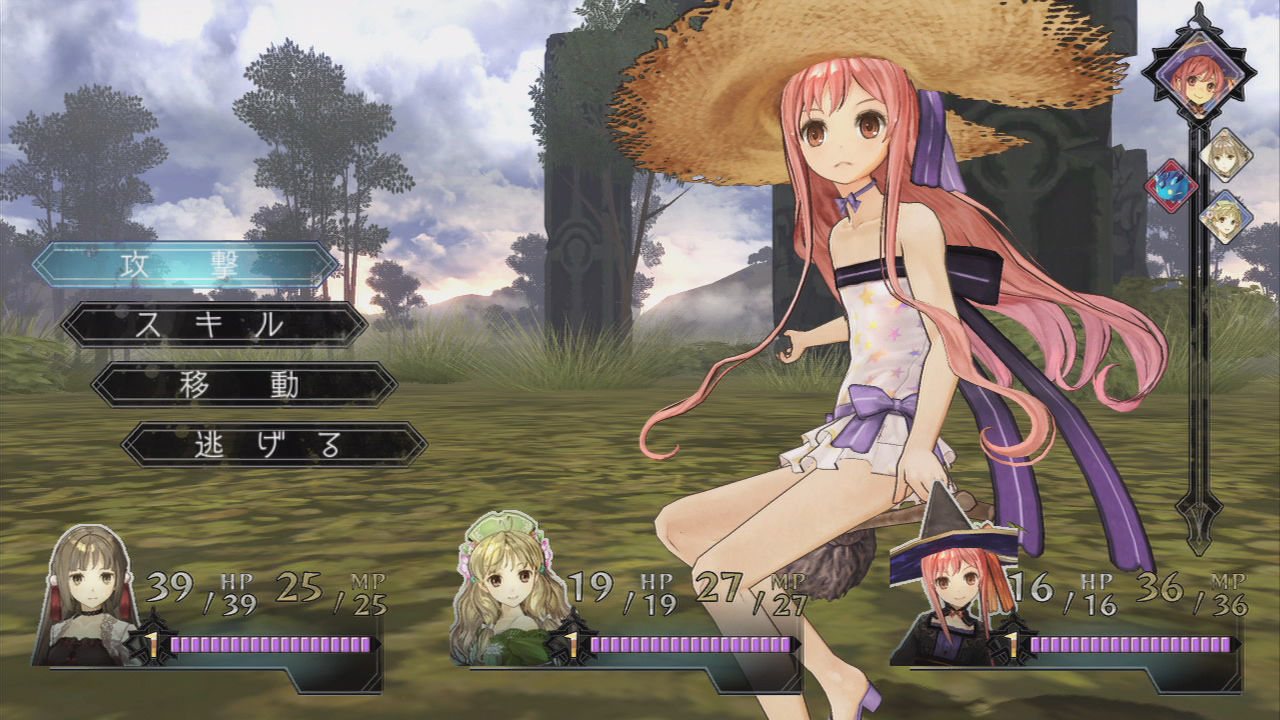Click the bottom blonde portrait on the turn timeline

coord(1224,218)
